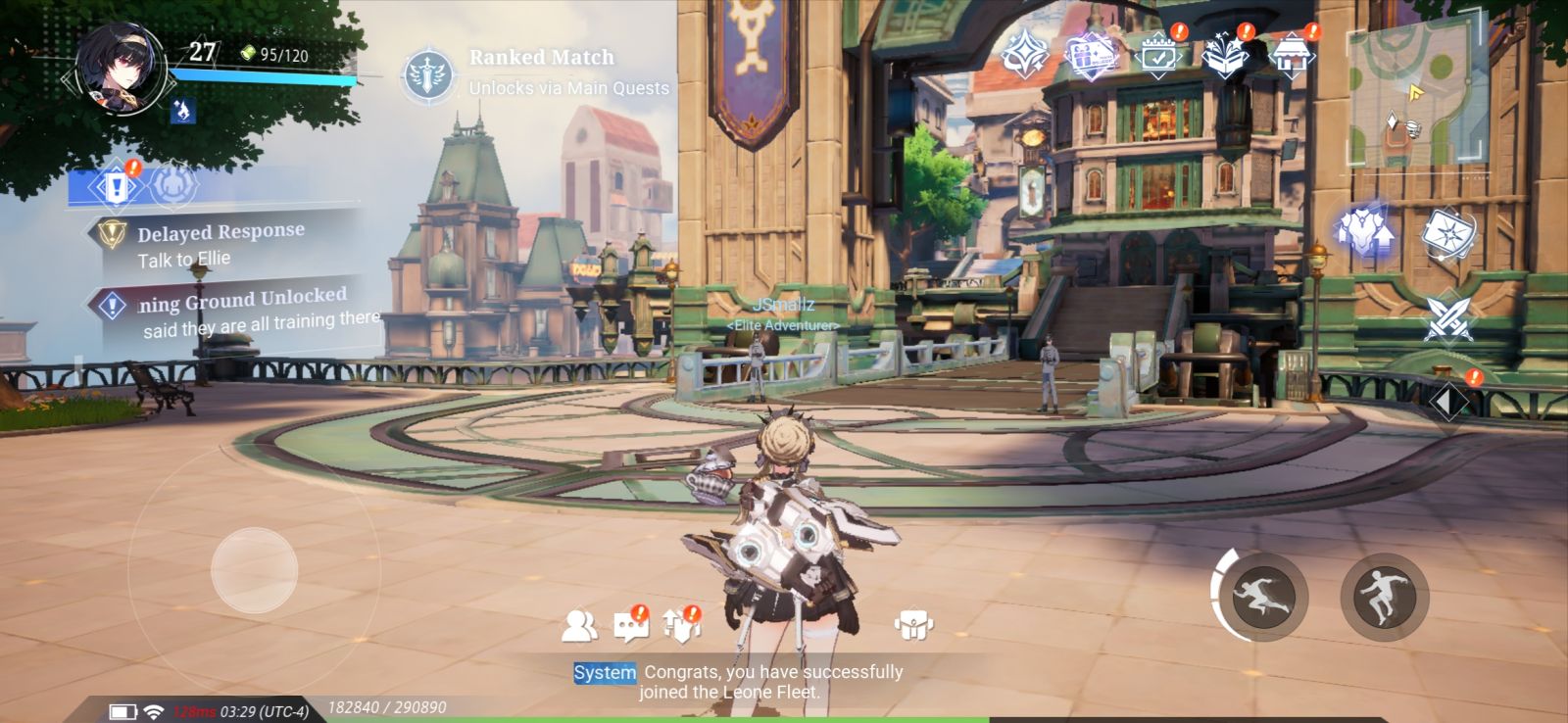Open the four-point star icon menu
Screen dimensions: 1568x723
pos(1024,55)
